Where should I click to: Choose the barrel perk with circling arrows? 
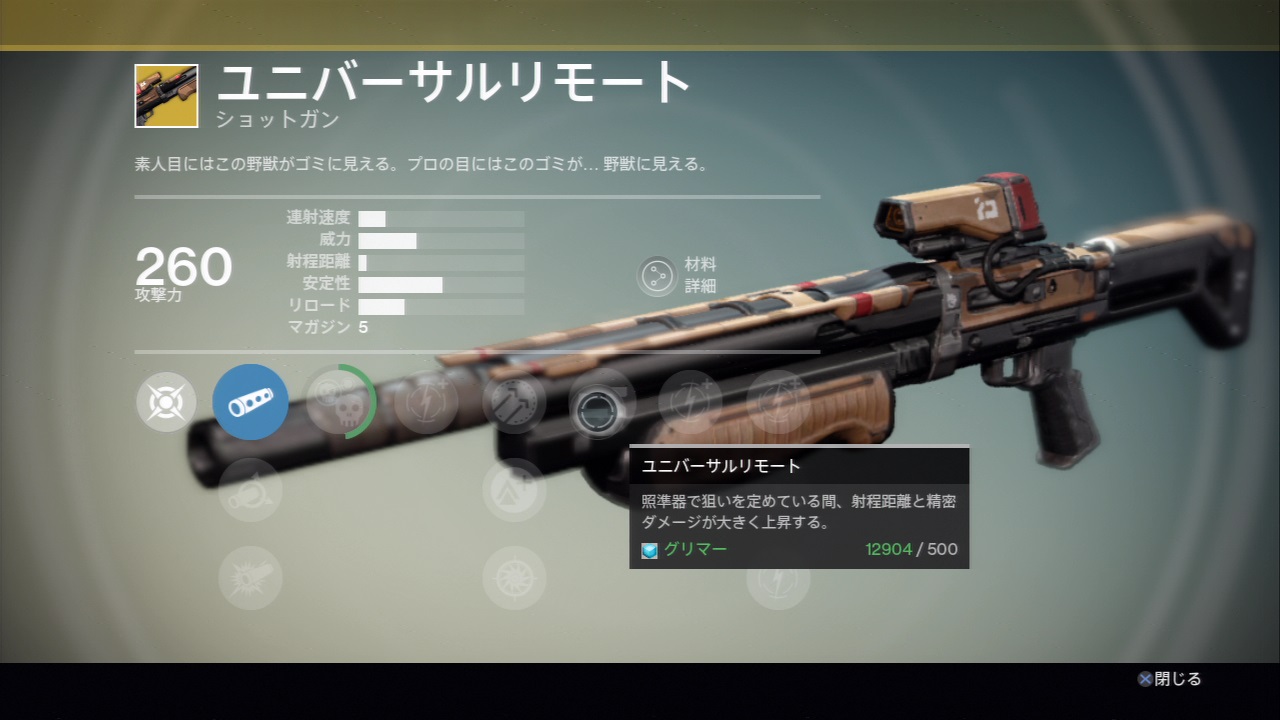click(250, 490)
